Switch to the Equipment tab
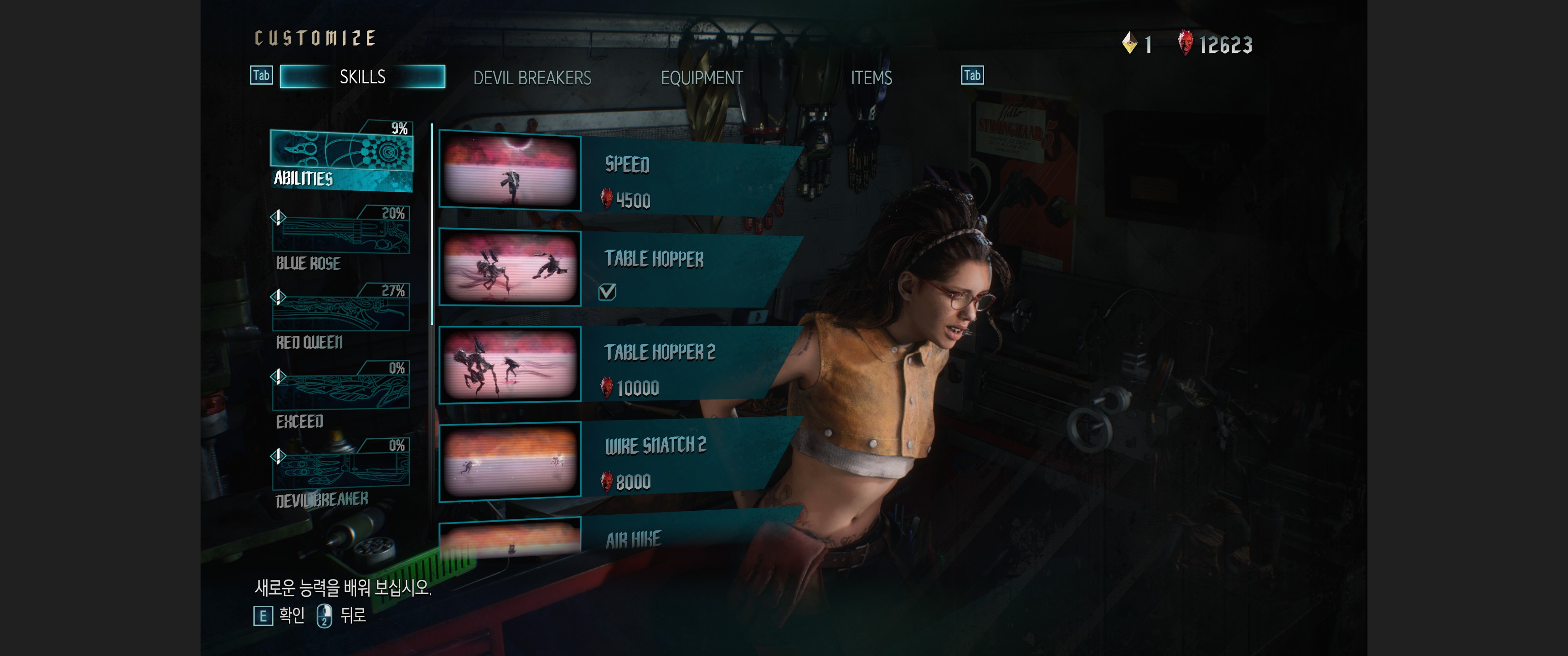 click(x=701, y=78)
